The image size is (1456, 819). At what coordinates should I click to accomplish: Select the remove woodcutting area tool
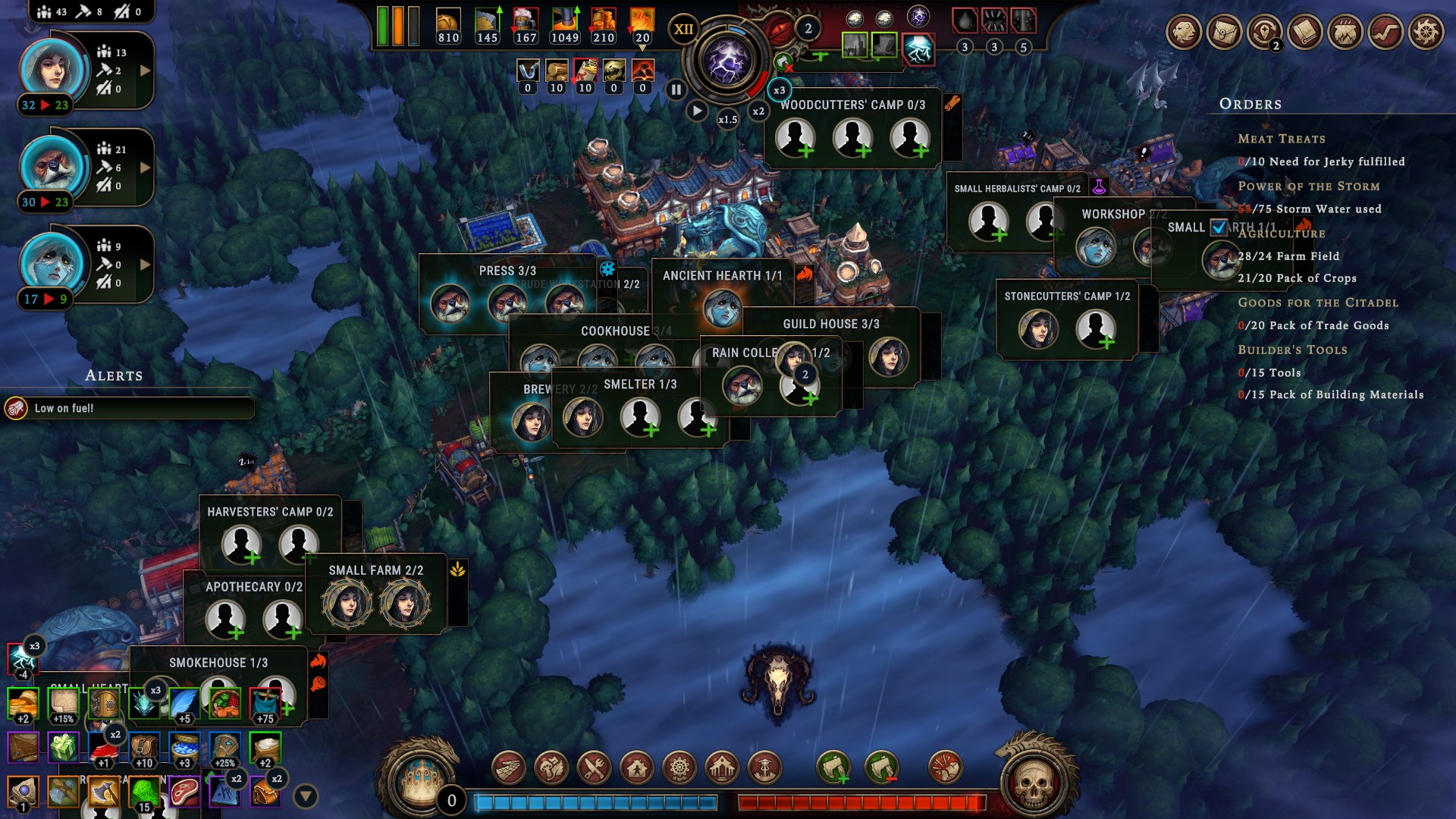[x=881, y=768]
